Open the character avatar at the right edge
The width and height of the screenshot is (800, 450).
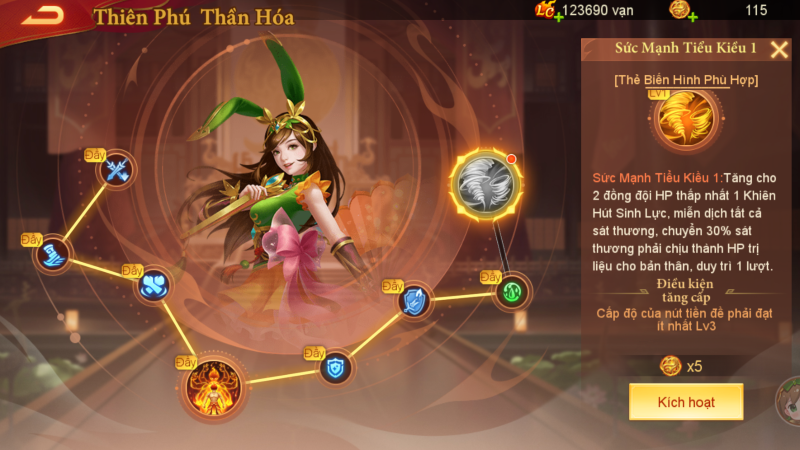[790, 400]
